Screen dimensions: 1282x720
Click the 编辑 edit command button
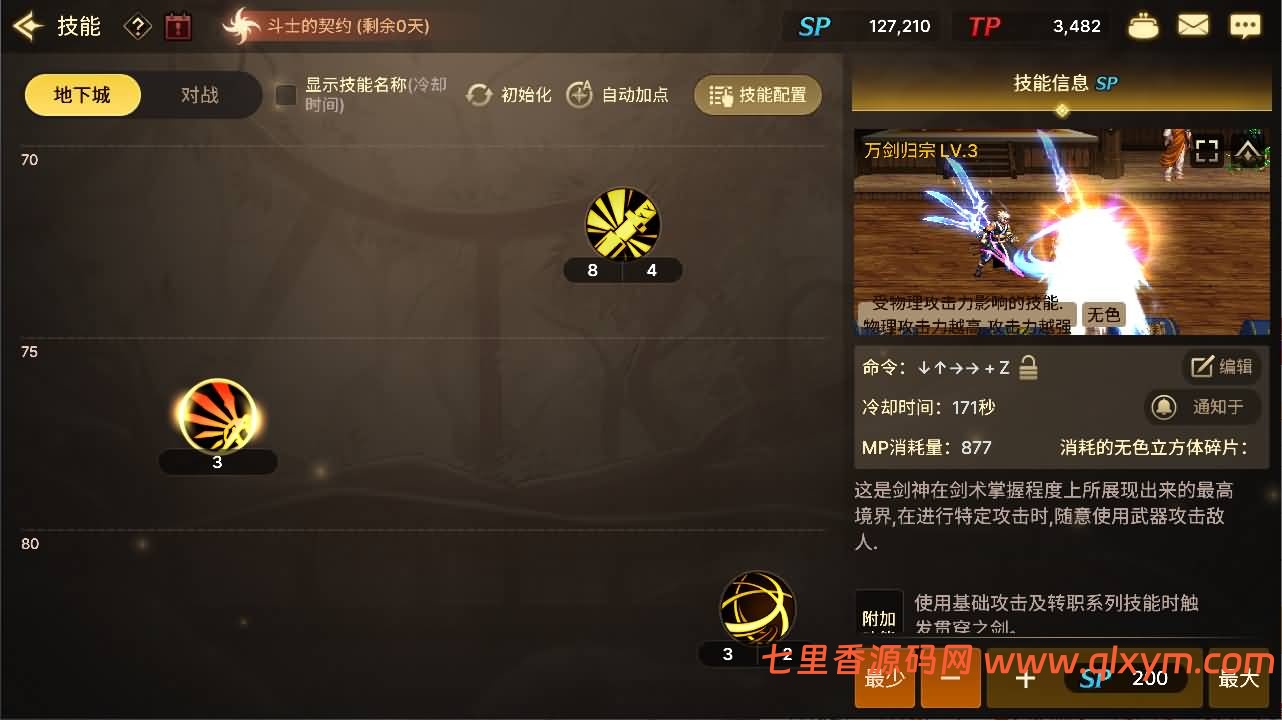click(1221, 366)
